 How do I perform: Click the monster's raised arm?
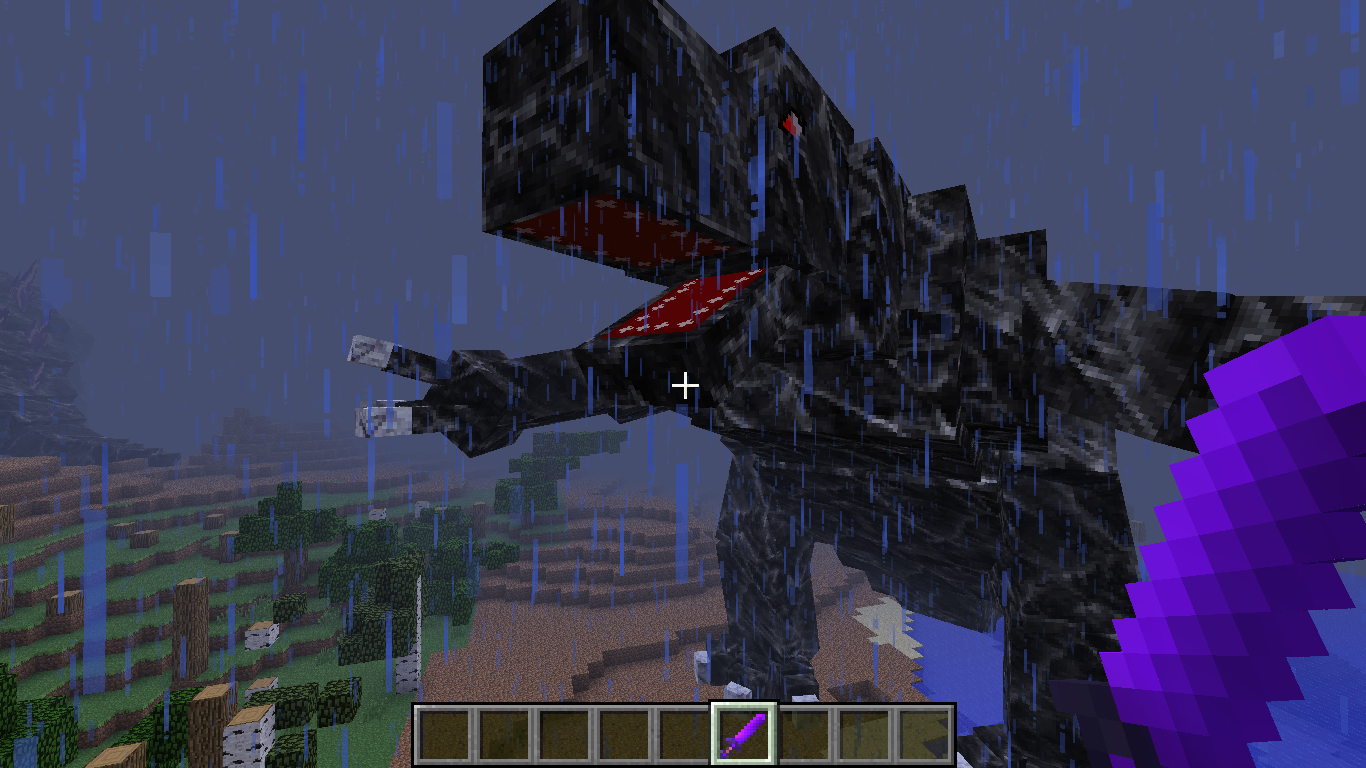[x=500, y=390]
